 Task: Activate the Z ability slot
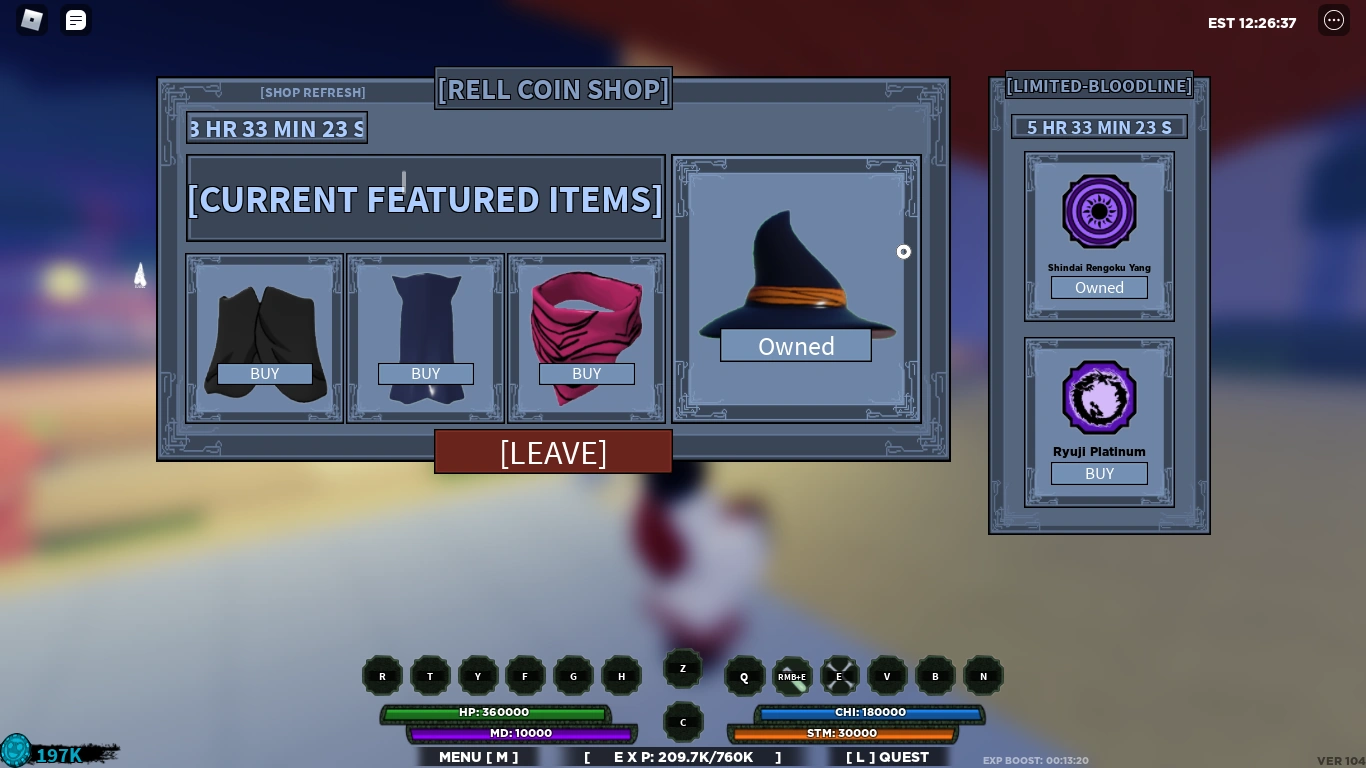[x=683, y=668]
